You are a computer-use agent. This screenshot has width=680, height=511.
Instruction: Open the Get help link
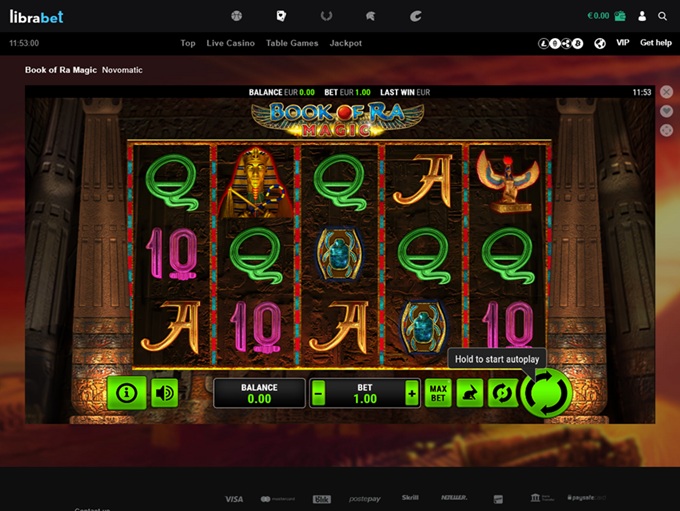pyautogui.click(x=656, y=44)
